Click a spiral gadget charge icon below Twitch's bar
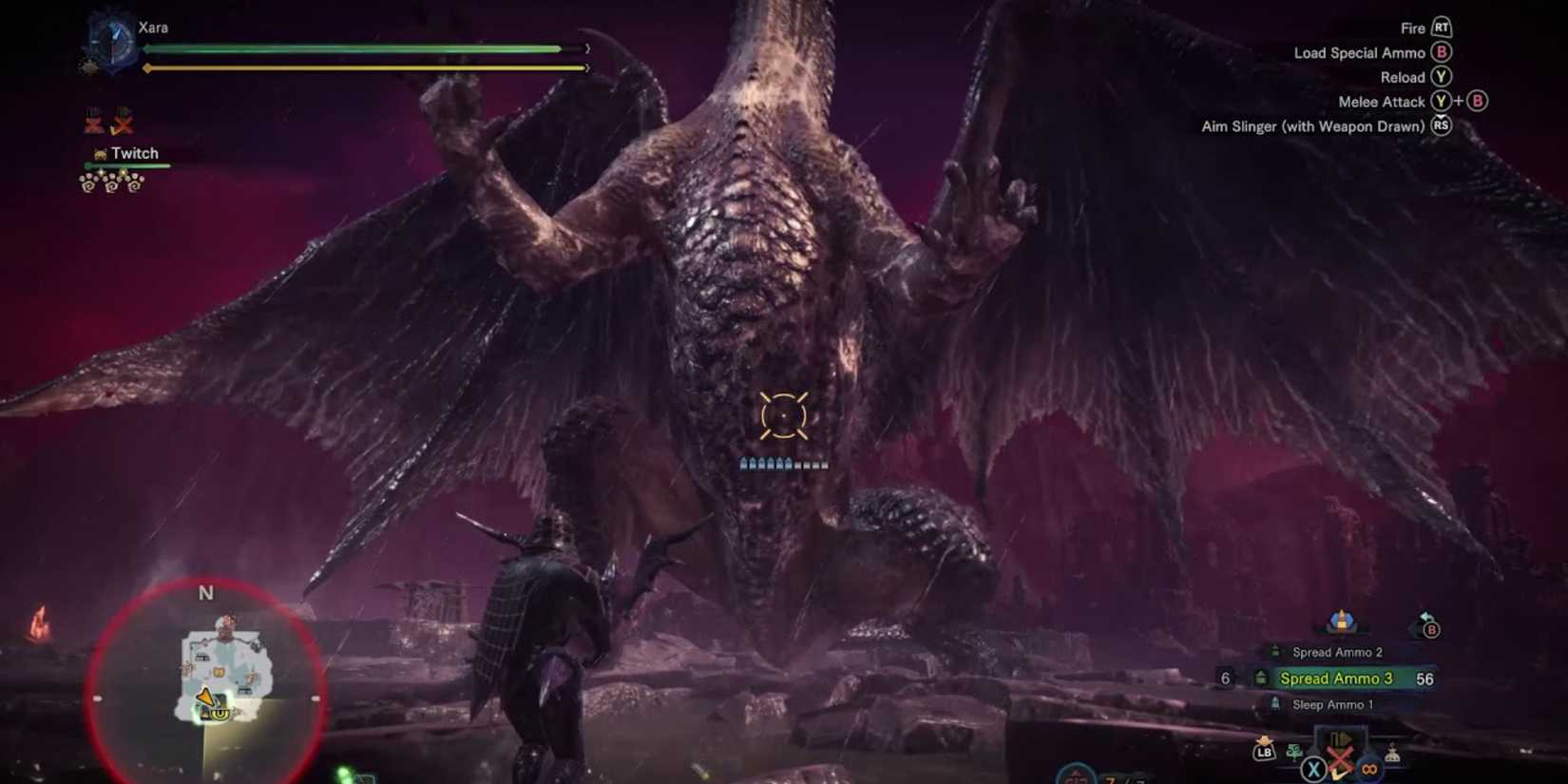Image resolution: width=1568 pixels, height=784 pixels. click(111, 185)
